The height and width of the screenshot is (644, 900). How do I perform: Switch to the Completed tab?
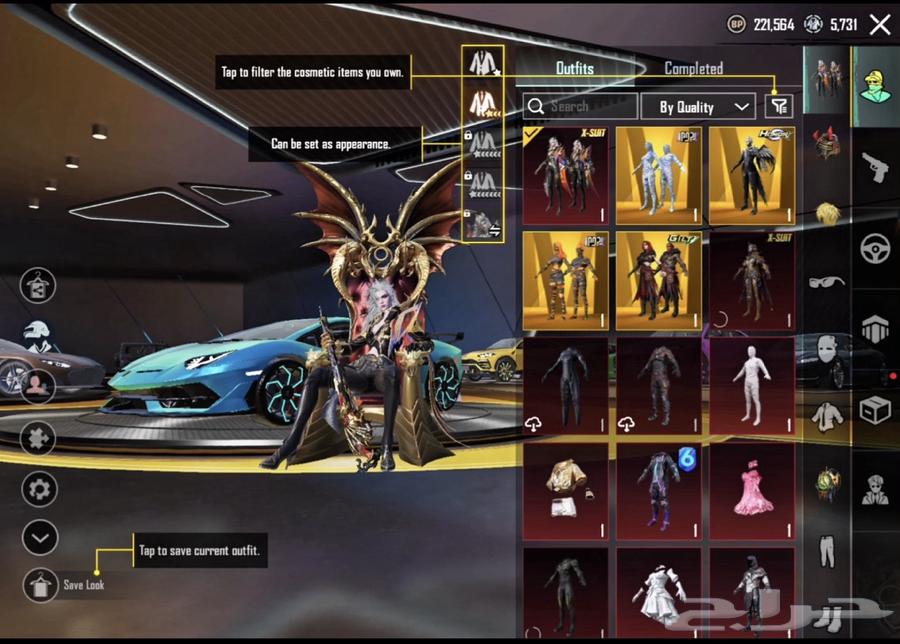(693, 69)
